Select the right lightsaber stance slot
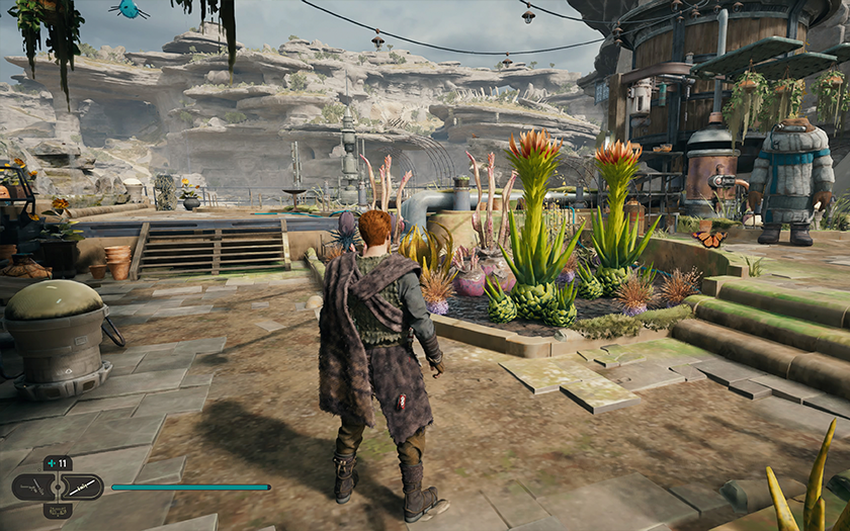This screenshot has width=850, height=531. (x=82, y=487)
